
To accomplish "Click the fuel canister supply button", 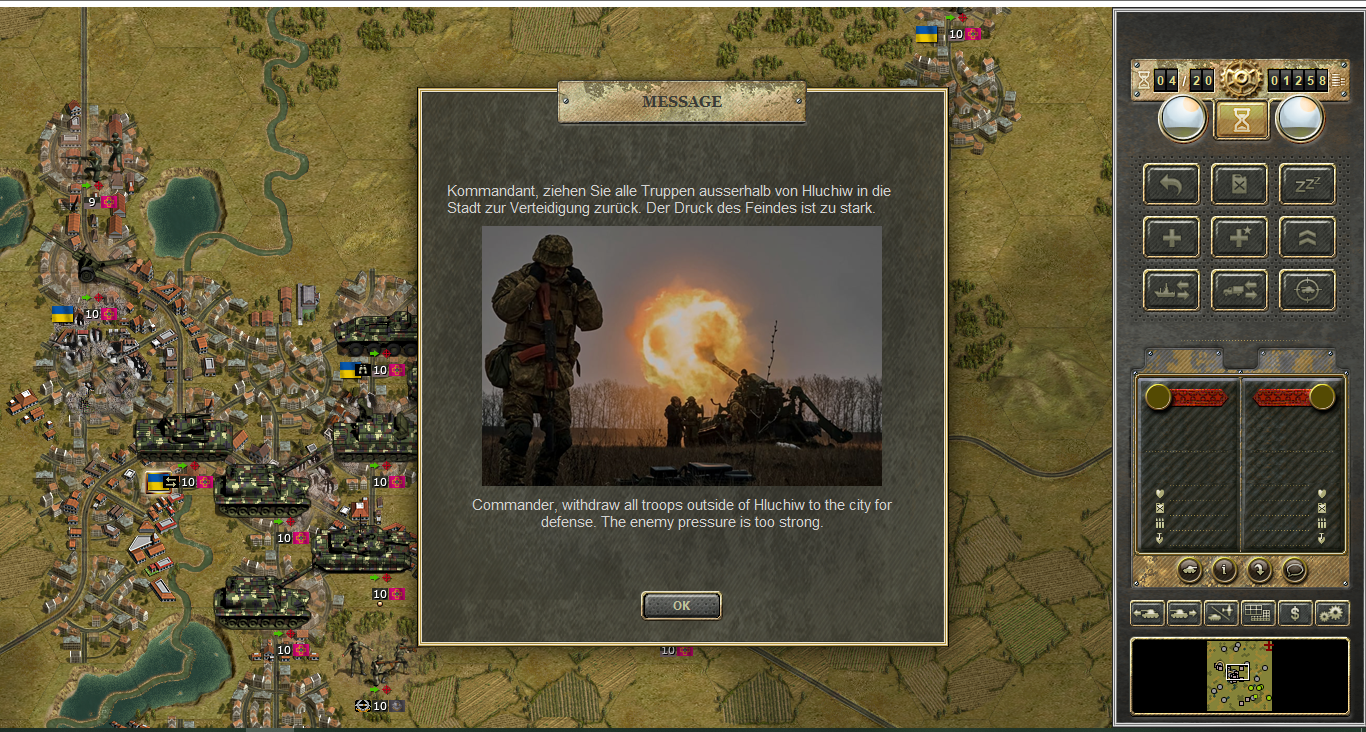I will (x=1239, y=184).
